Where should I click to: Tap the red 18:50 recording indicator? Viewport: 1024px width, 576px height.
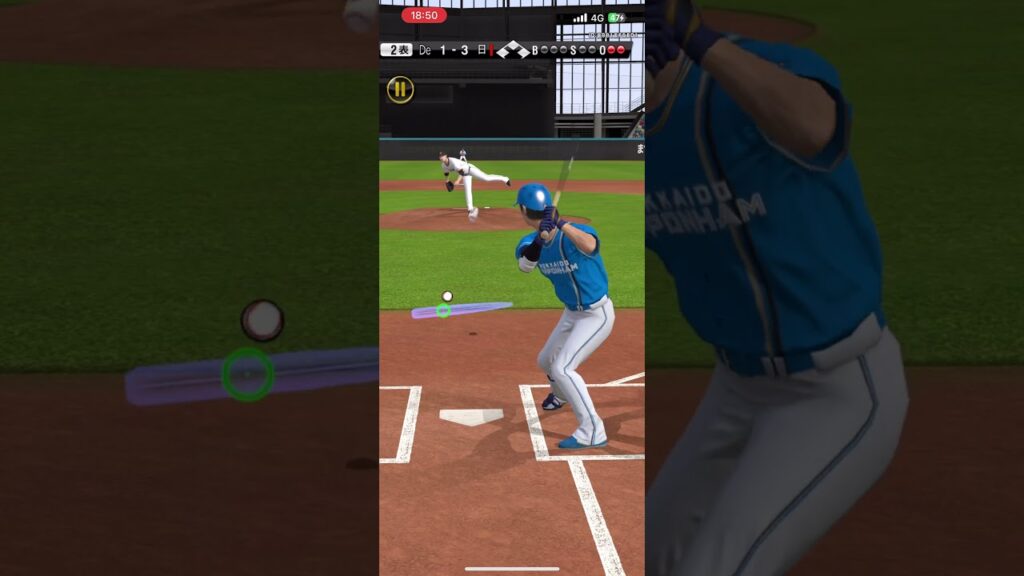tap(424, 15)
